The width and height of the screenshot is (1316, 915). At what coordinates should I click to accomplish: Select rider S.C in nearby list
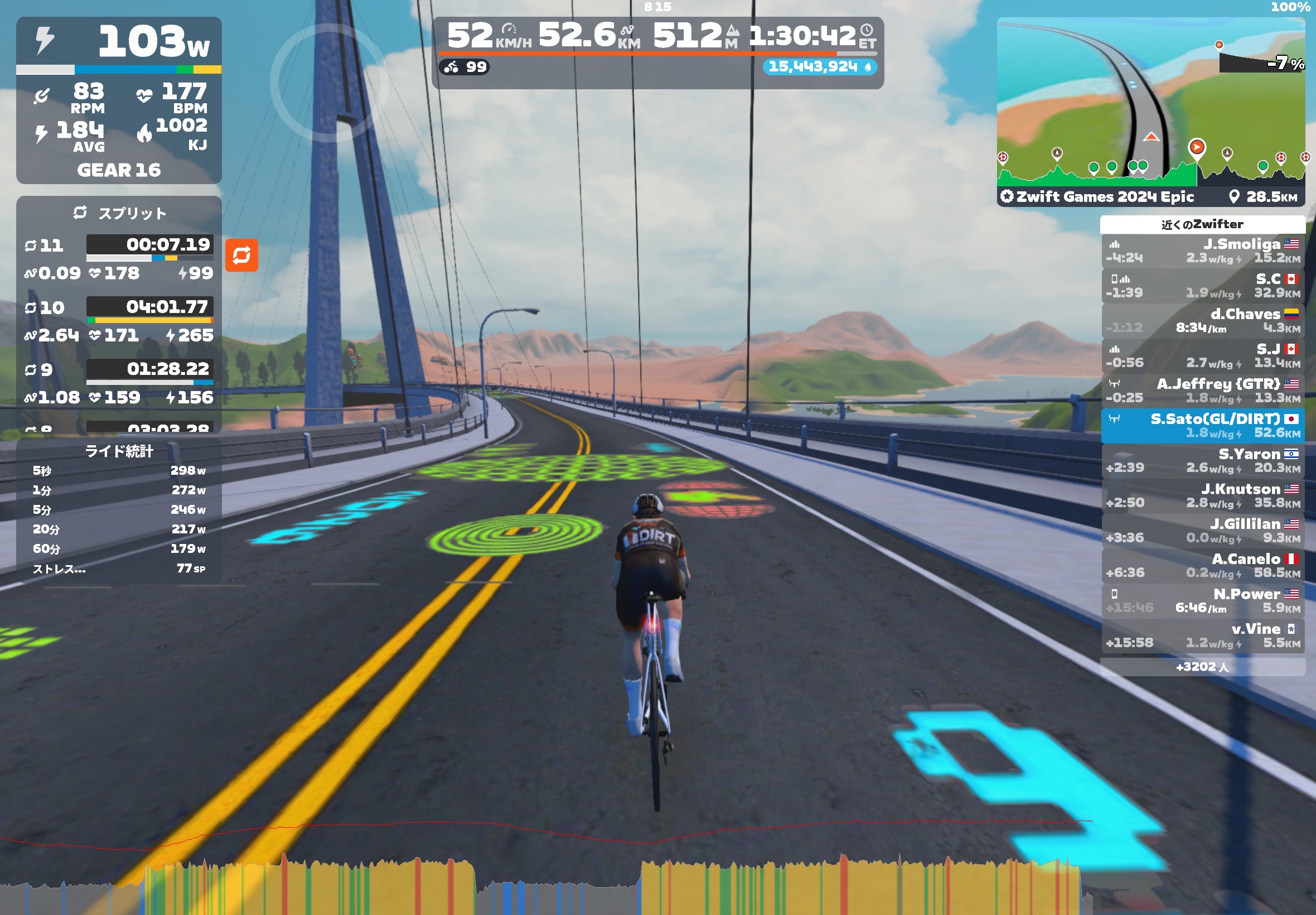tap(1203, 286)
